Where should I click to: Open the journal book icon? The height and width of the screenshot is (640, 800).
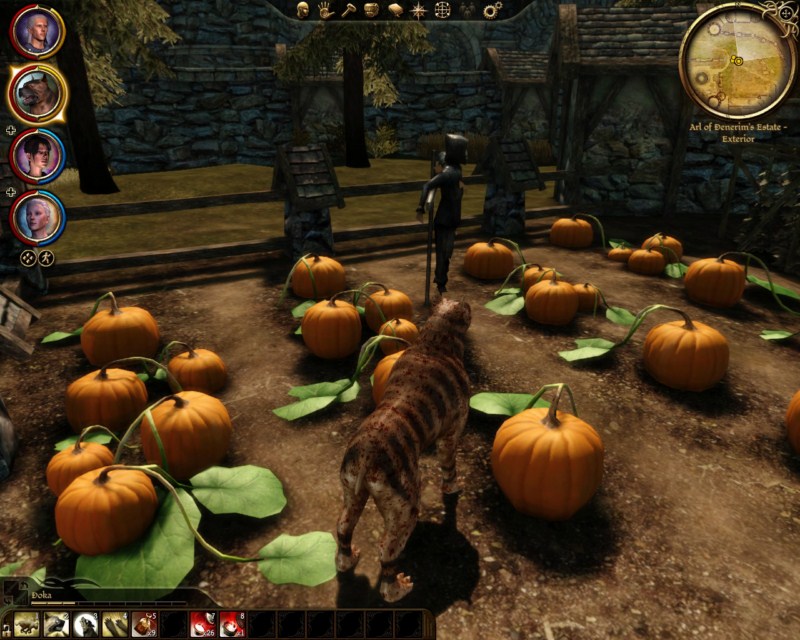[395, 10]
